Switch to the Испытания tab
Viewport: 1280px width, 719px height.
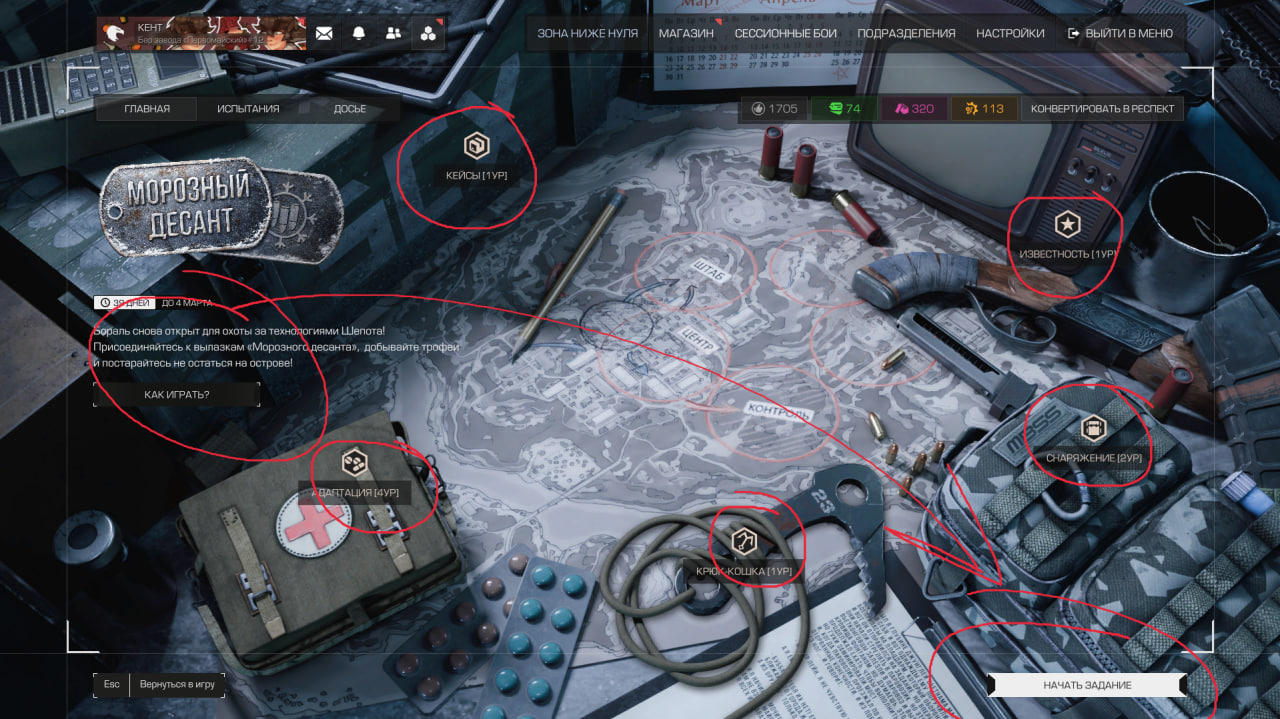(248, 109)
